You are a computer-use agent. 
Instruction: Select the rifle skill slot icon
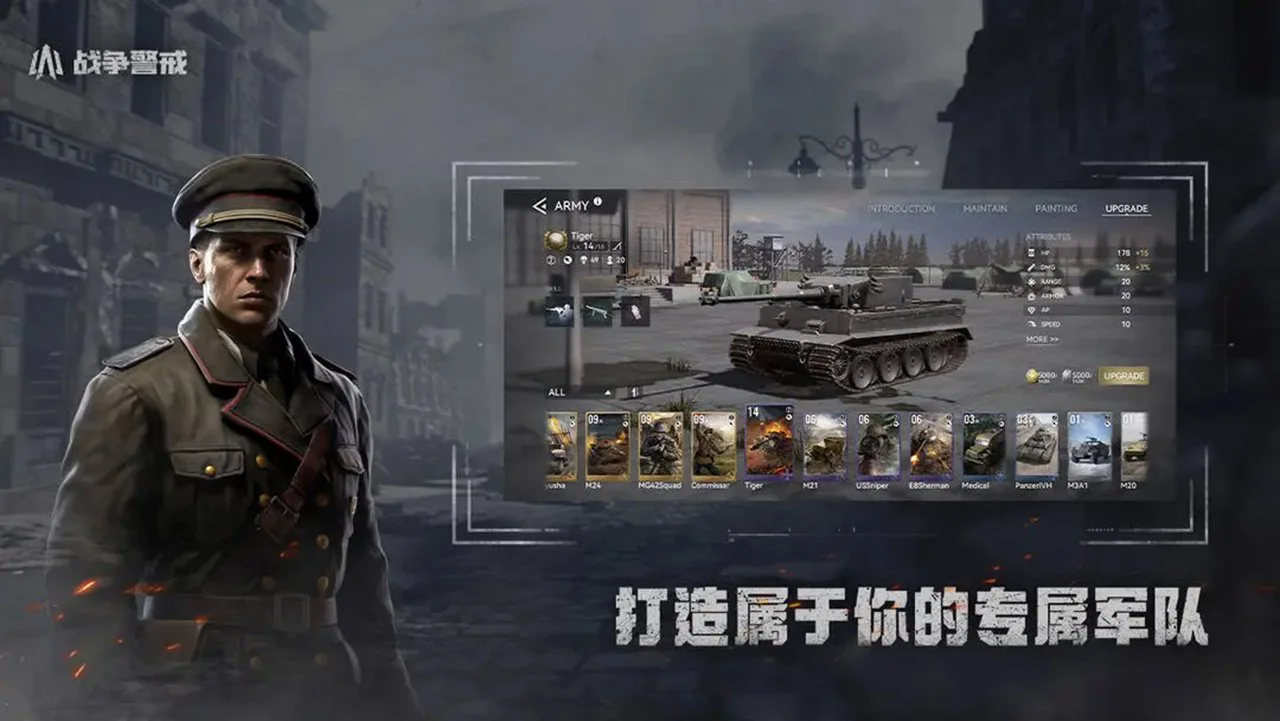pyautogui.click(x=598, y=312)
